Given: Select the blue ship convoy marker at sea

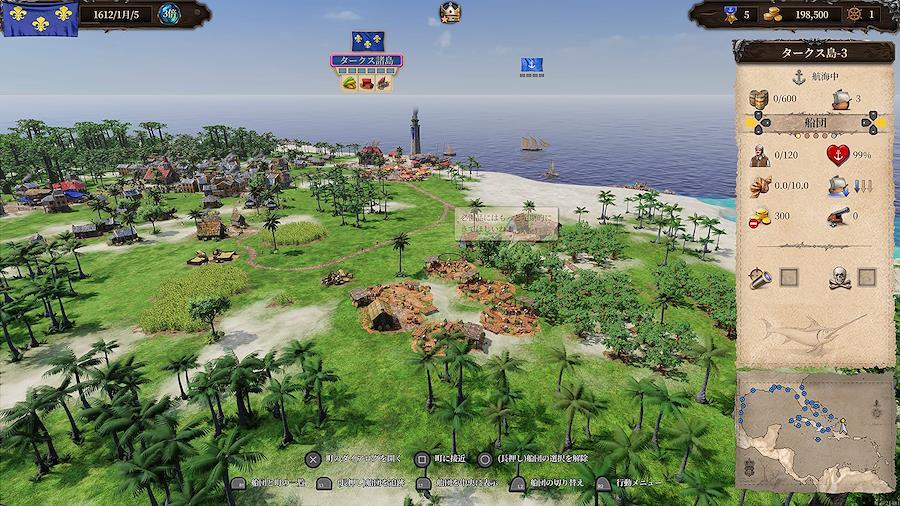Looking at the screenshot, I should (532, 66).
